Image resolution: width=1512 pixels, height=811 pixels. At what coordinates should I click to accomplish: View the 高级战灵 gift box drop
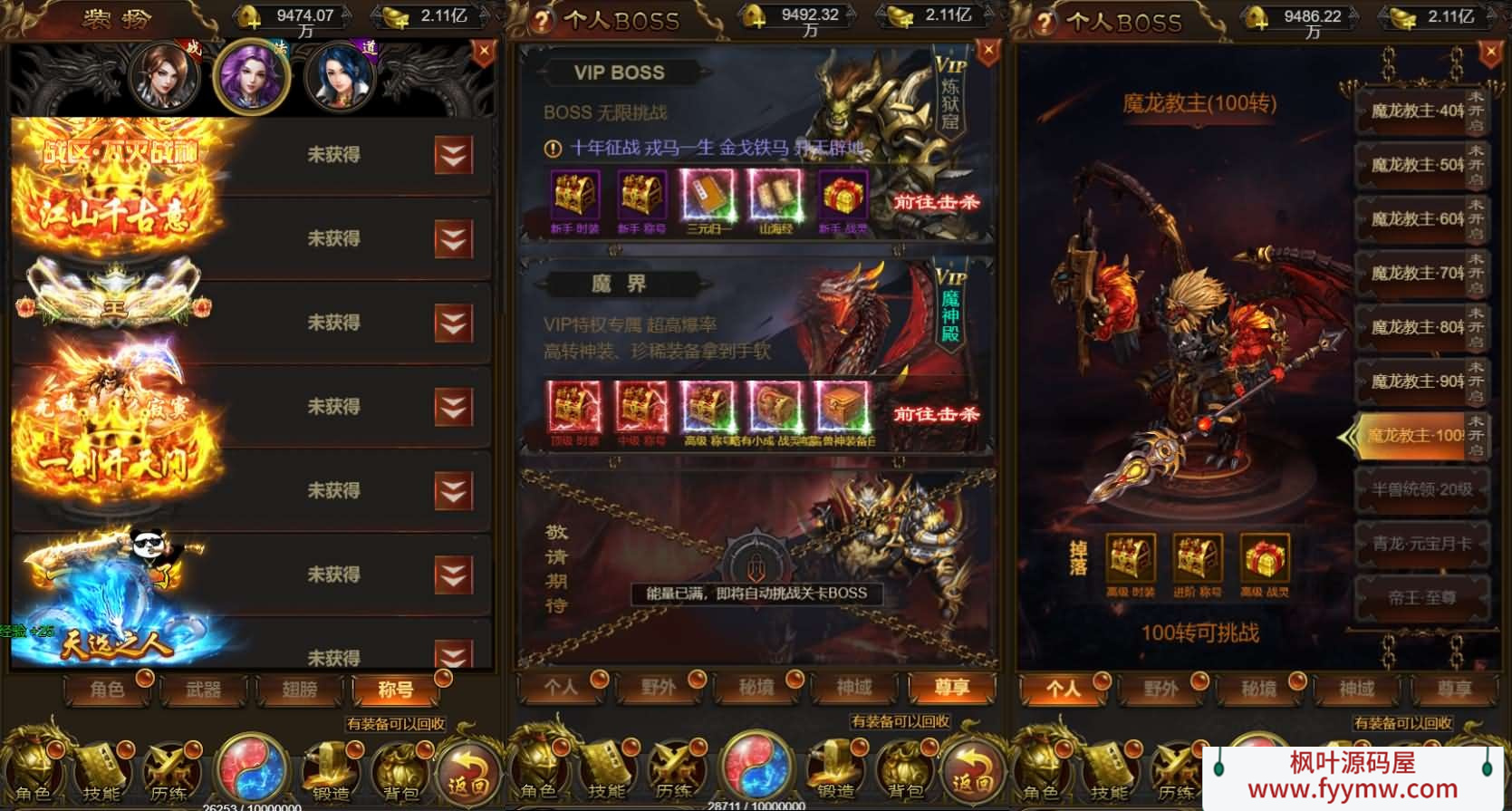coord(1264,559)
